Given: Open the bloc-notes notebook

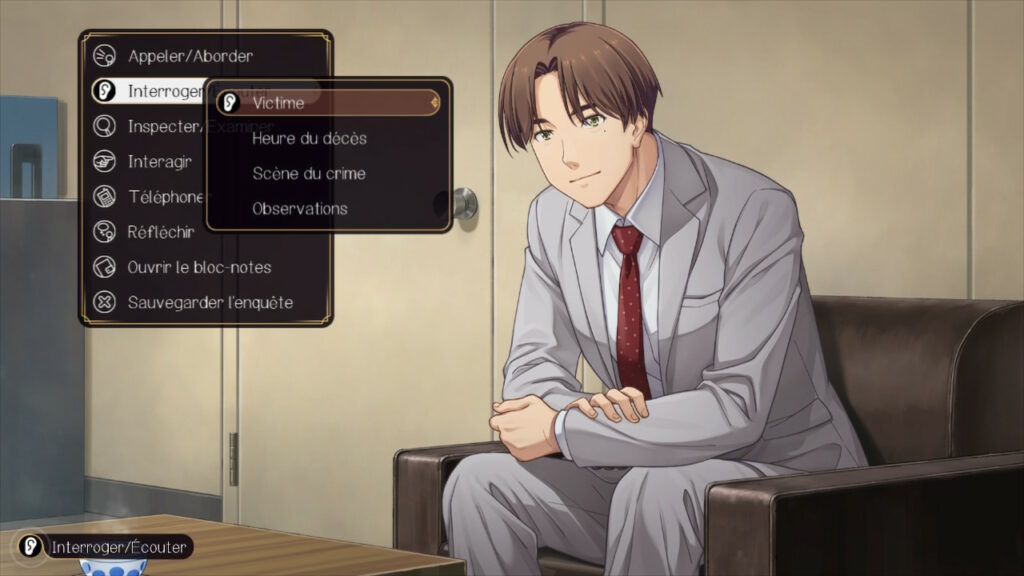Looking at the screenshot, I should (199, 267).
